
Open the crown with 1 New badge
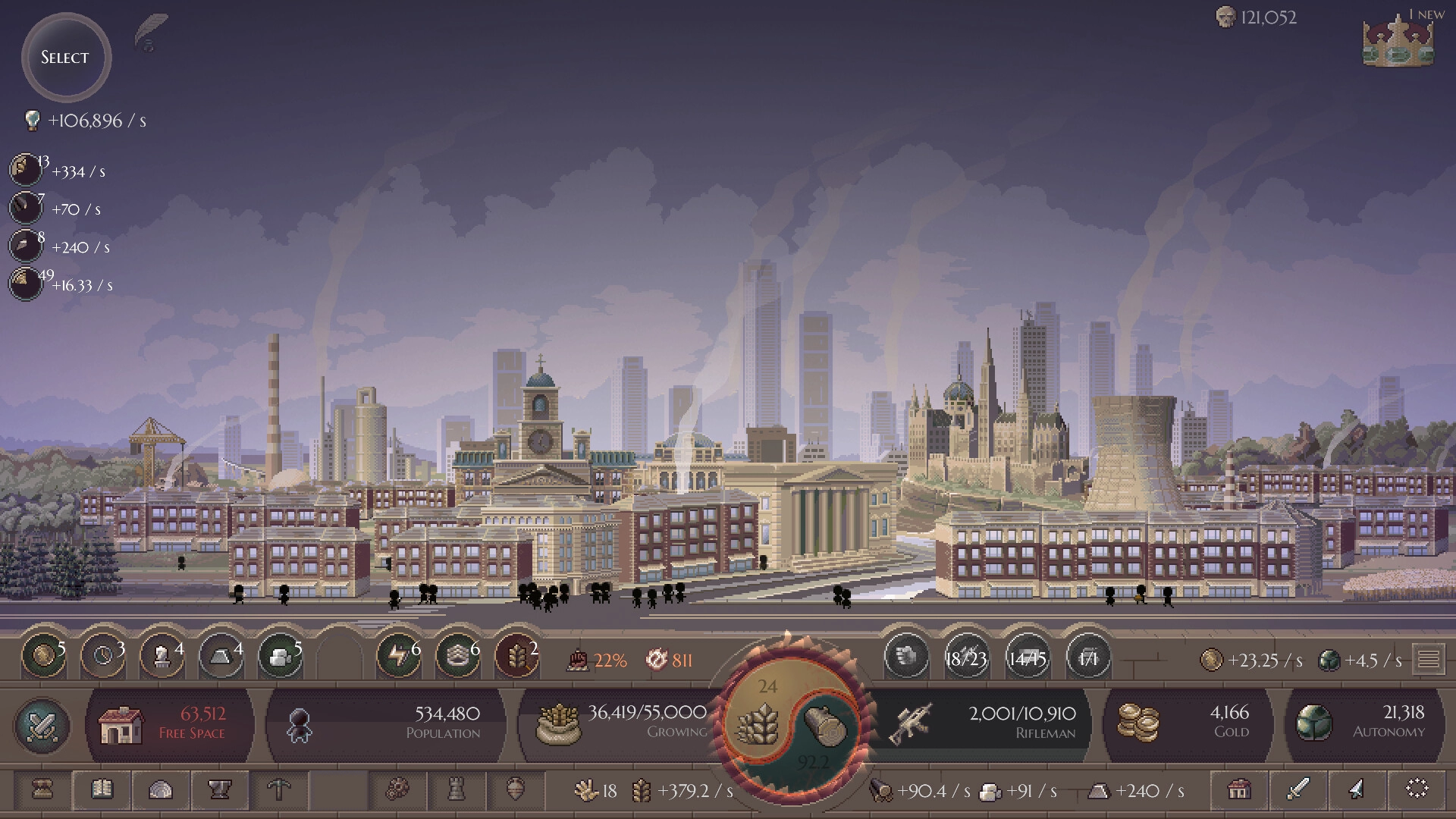[1398, 42]
